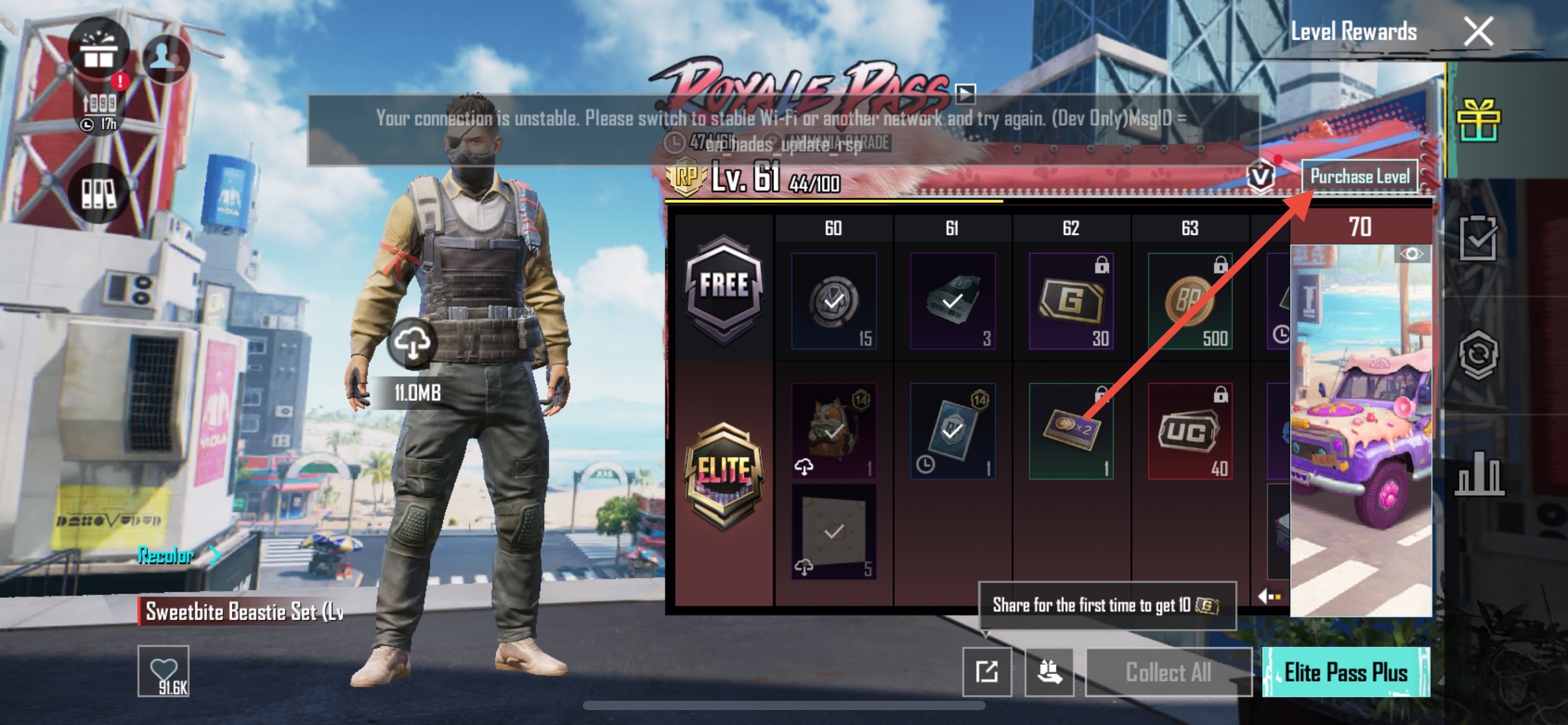
Task: Play the Royale Pass trailer video
Action: (965, 94)
